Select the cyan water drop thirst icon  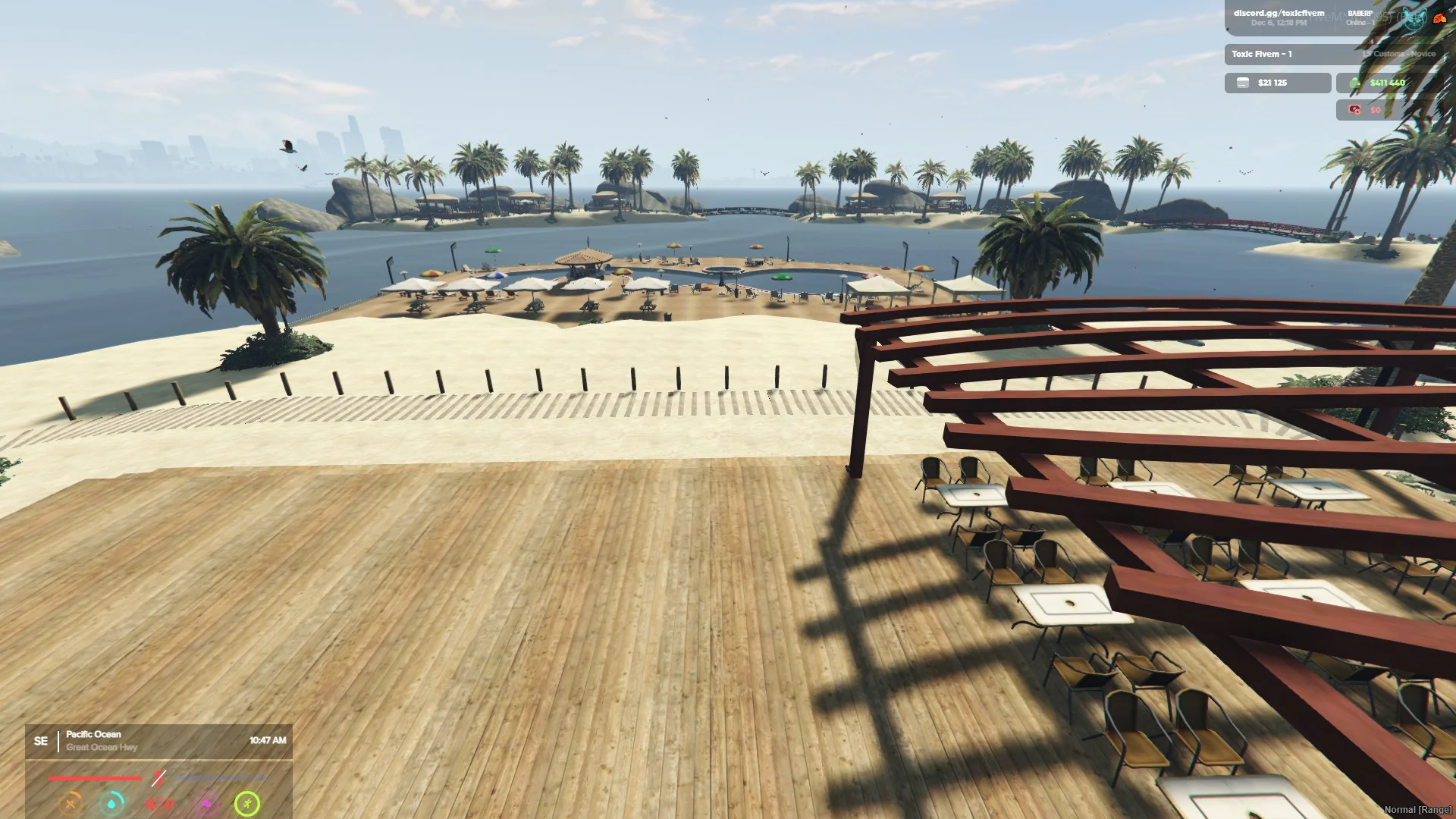click(x=113, y=803)
